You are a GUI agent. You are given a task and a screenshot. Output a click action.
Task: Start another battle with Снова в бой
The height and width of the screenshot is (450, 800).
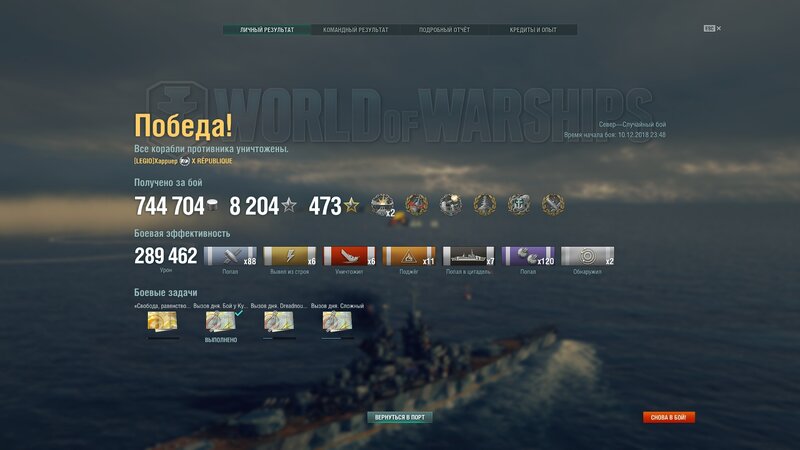[668, 417]
